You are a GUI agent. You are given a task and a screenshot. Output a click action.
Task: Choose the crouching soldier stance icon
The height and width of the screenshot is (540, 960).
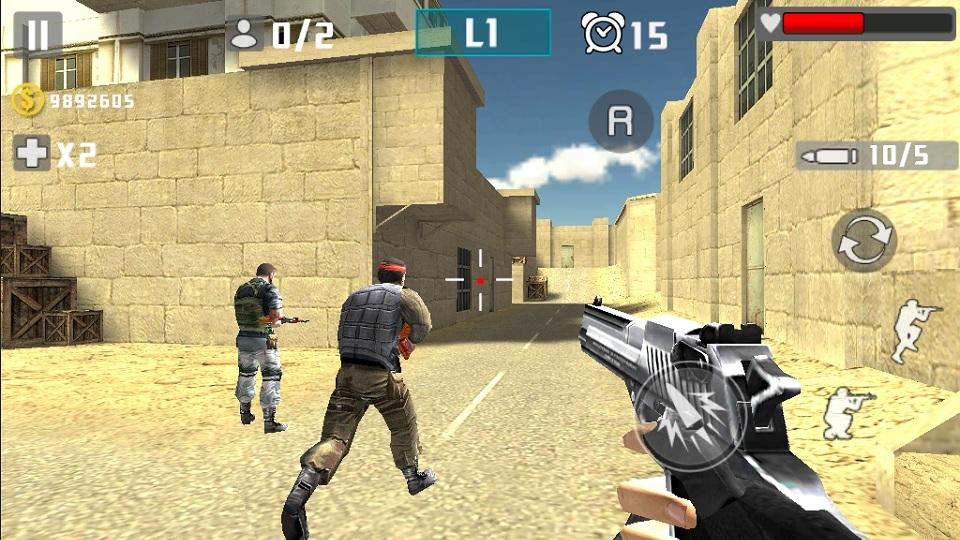pos(845,412)
